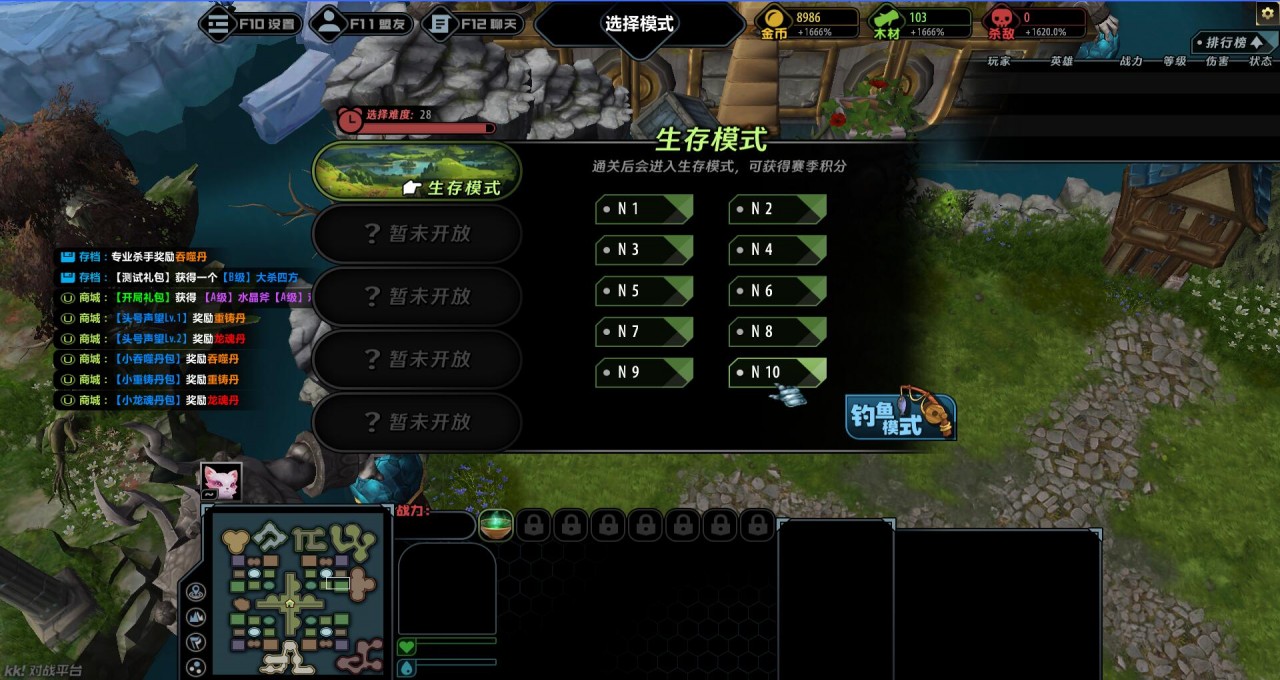Image resolution: width=1280 pixels, height=680 pixels.
Task: Toggle the leaderboard (排行榜) panel
Action: (1233, 43)
